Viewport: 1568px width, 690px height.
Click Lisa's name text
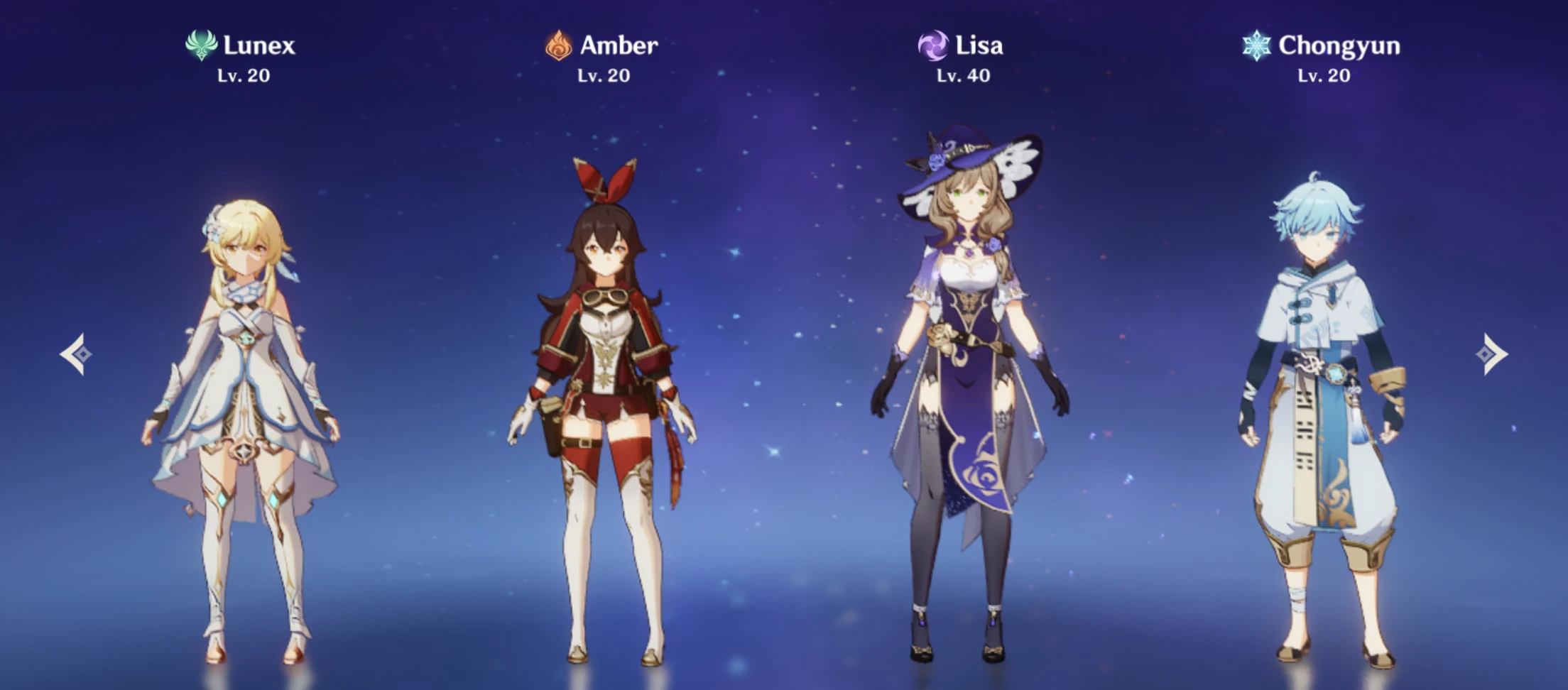980,45
